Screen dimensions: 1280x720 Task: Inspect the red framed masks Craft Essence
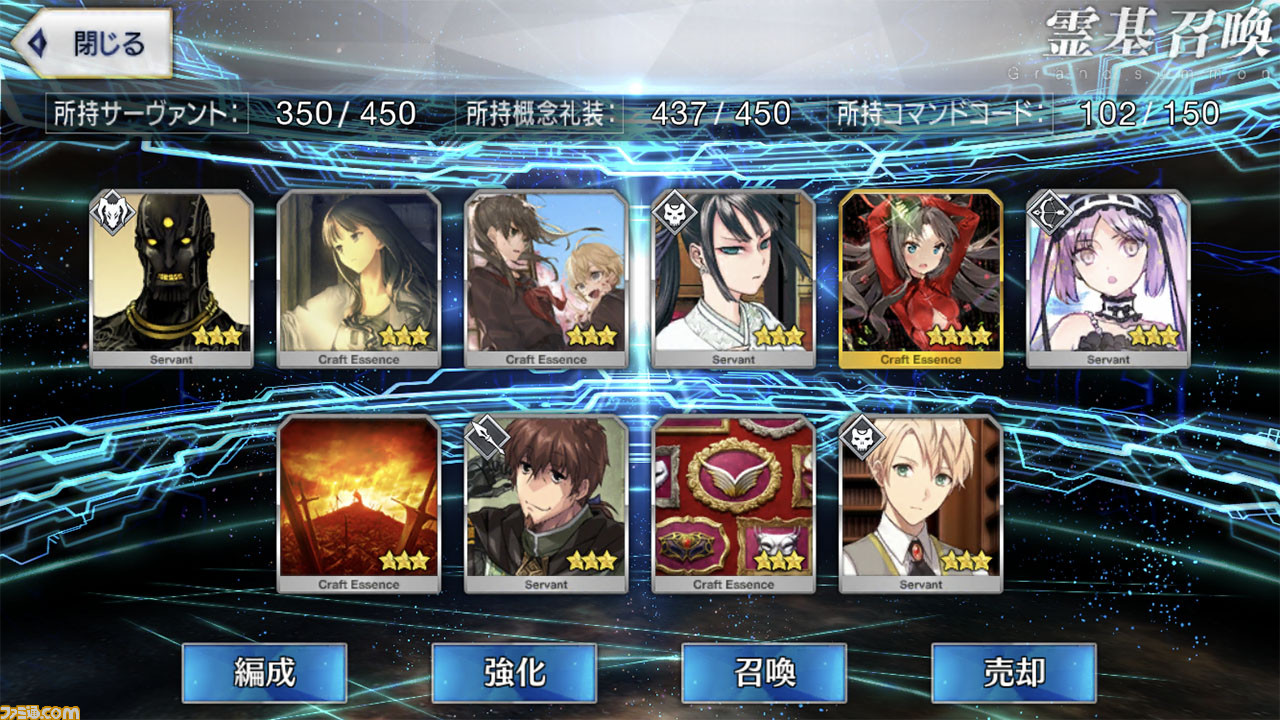click(x=734, y=504)
